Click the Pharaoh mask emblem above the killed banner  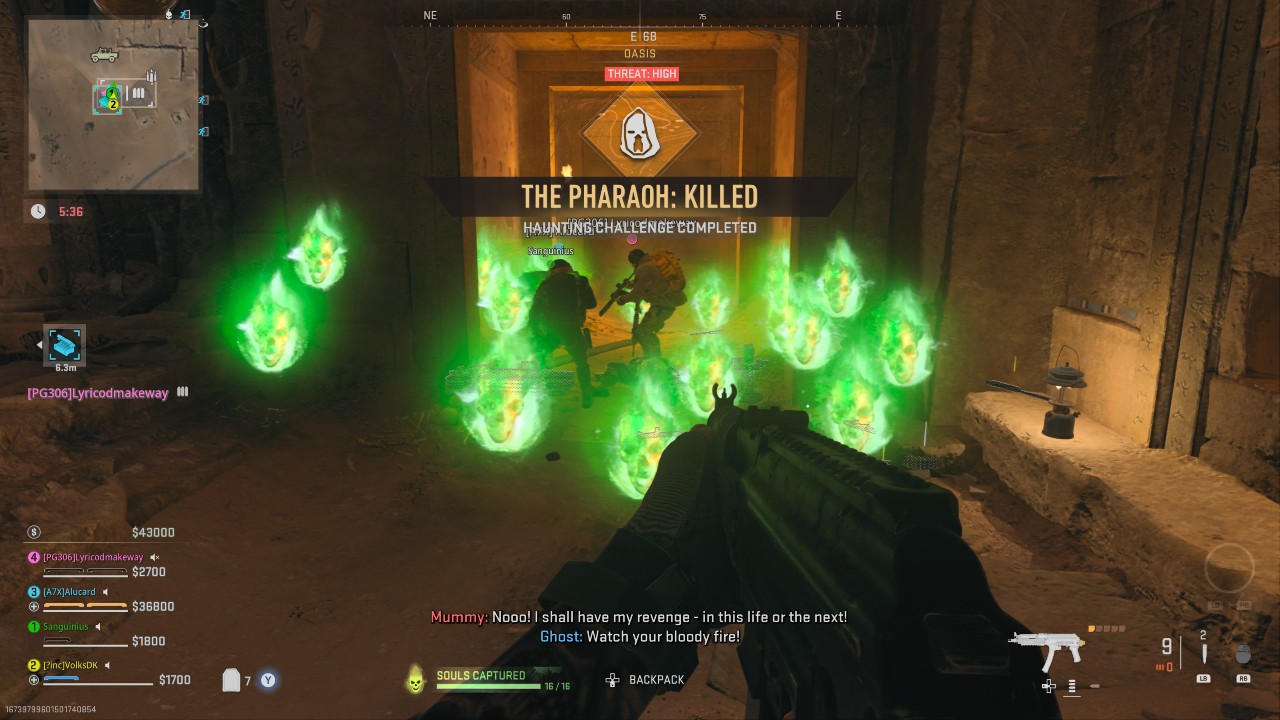pos(640,131)
